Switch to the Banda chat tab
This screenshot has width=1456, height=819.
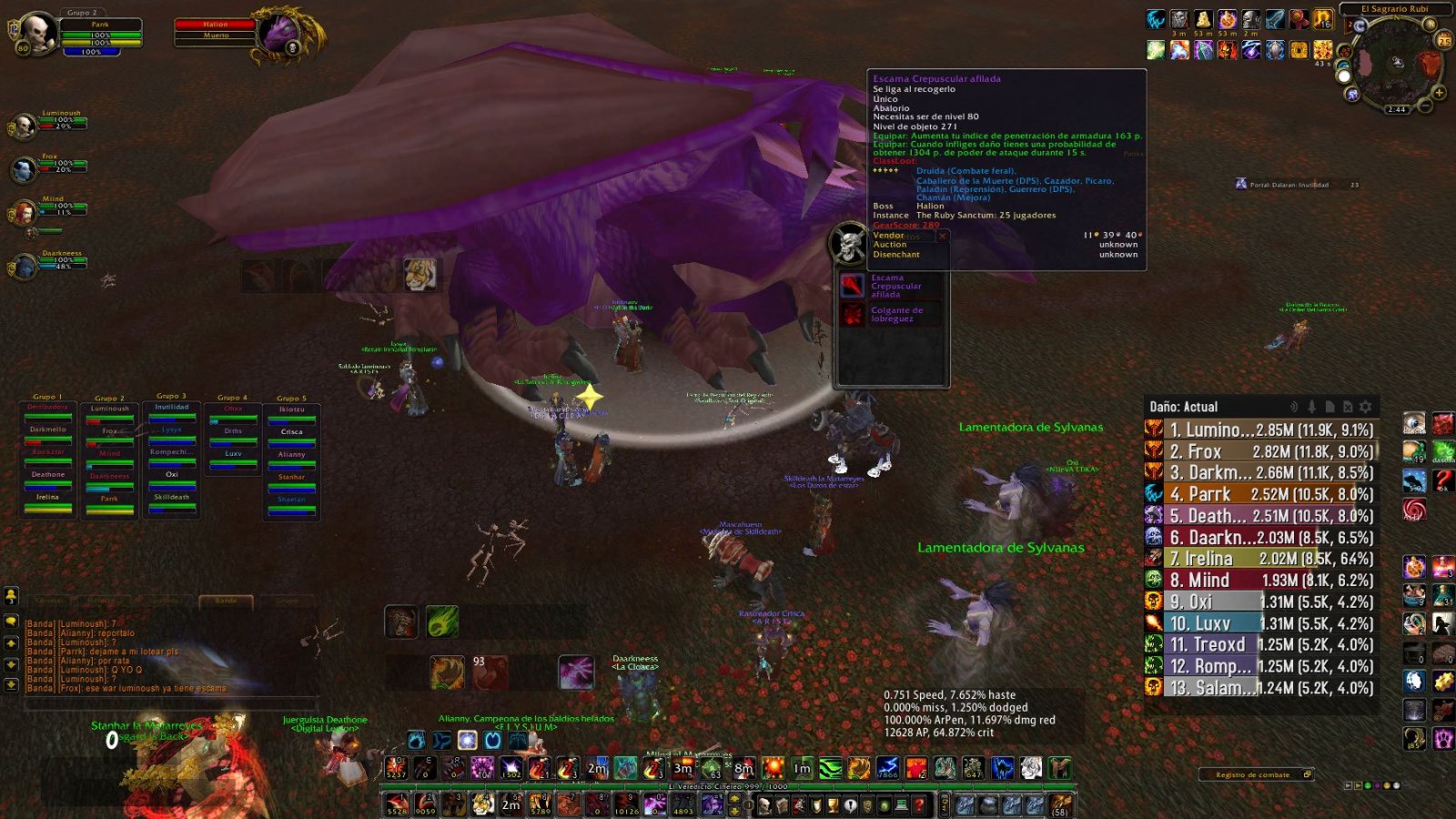[x=226, y=601]
